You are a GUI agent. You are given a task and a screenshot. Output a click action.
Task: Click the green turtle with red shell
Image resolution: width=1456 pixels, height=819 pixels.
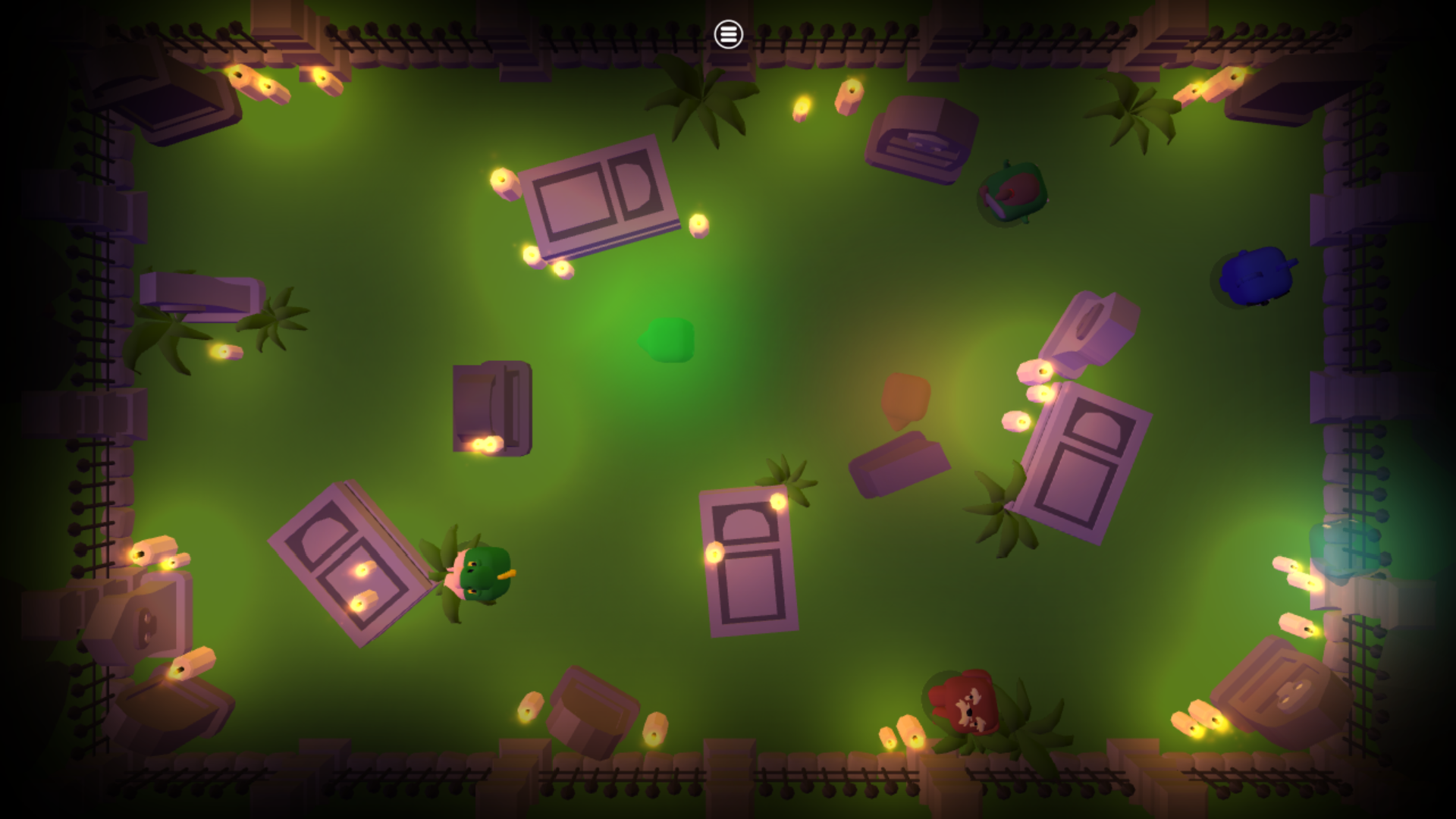click(x=1012, y=193)
